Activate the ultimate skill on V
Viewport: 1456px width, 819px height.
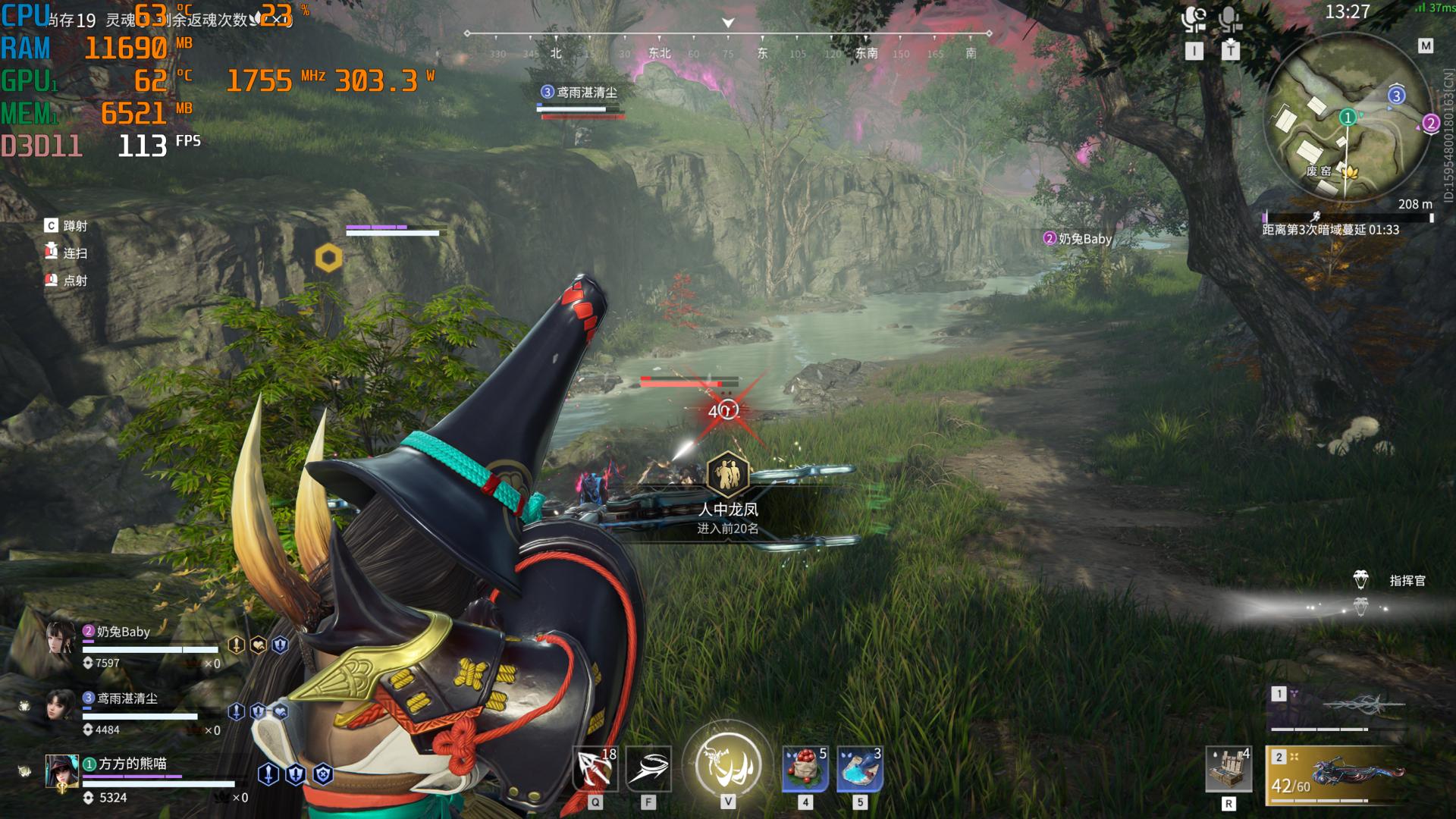point(728,763)
